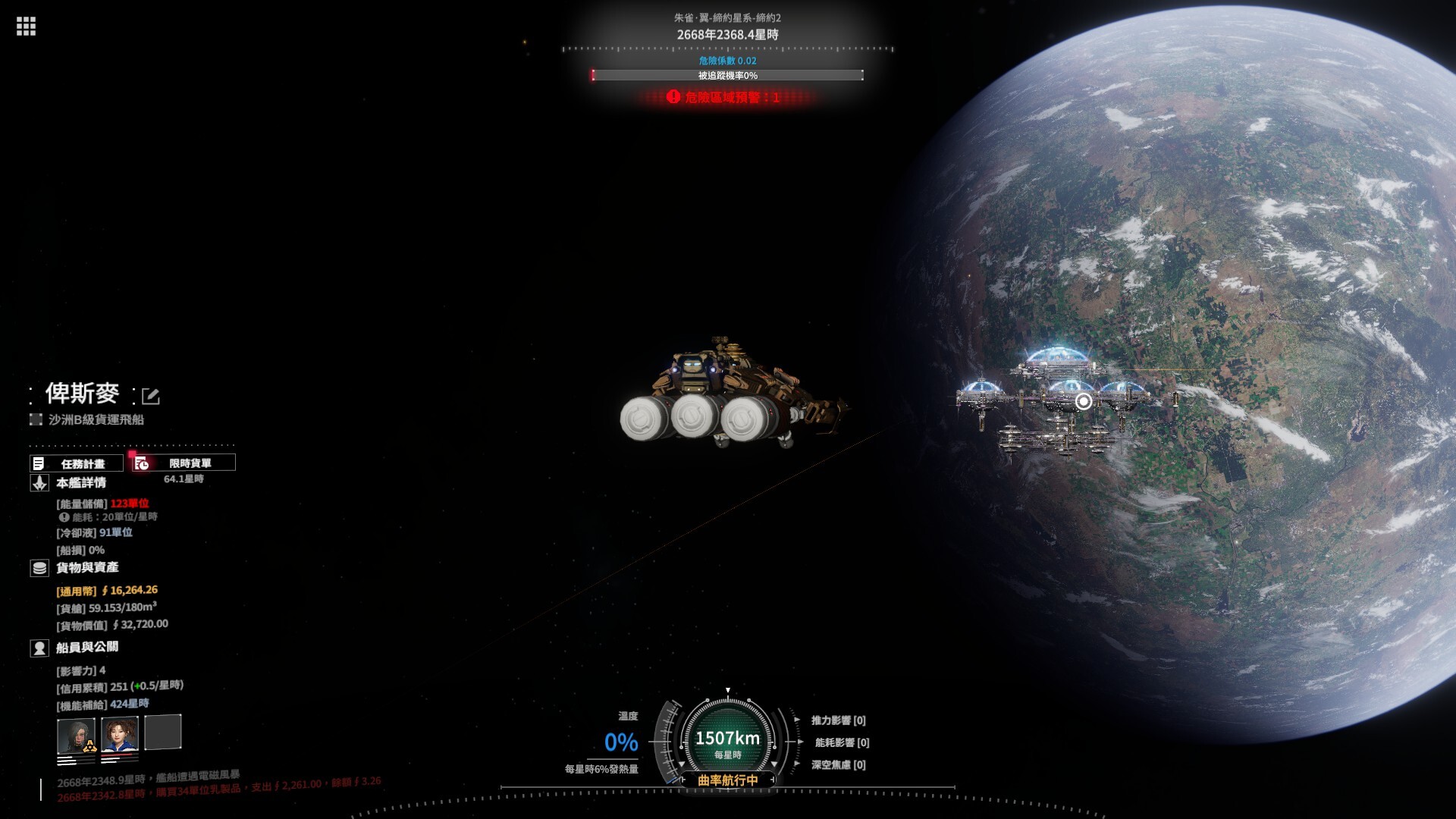Select the space station target marker

[x=1084, y=401]
